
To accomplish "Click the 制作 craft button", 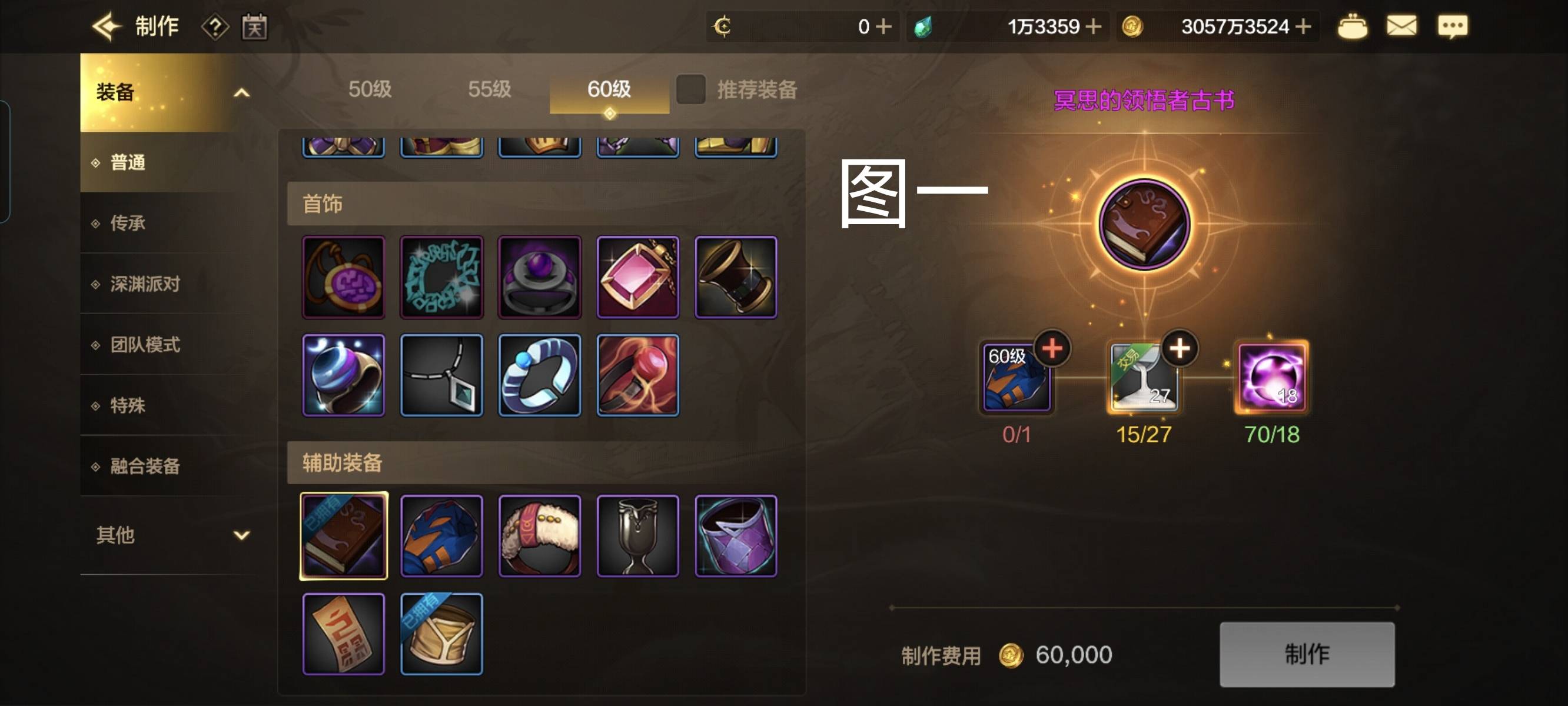I will (1306, 654).
